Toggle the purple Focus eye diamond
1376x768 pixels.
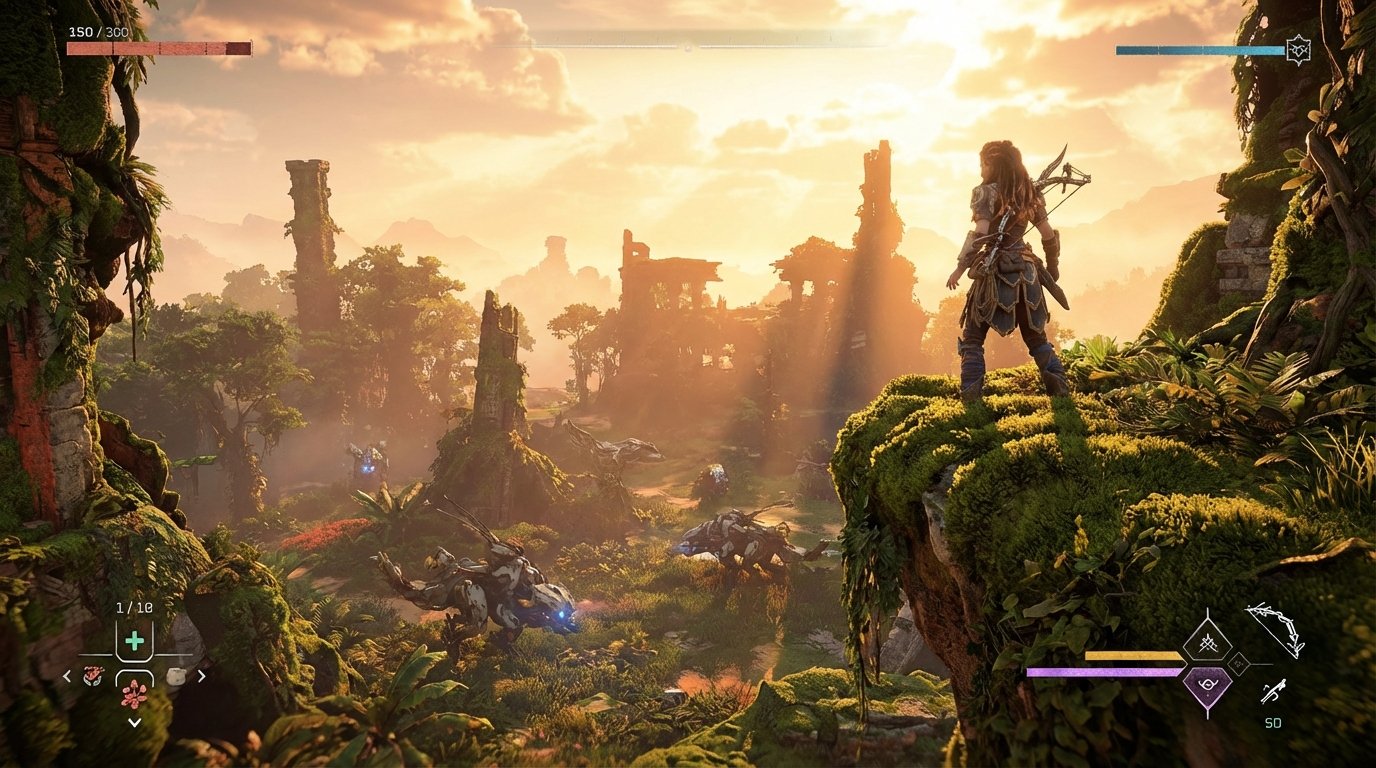[x=1209, y=684]
